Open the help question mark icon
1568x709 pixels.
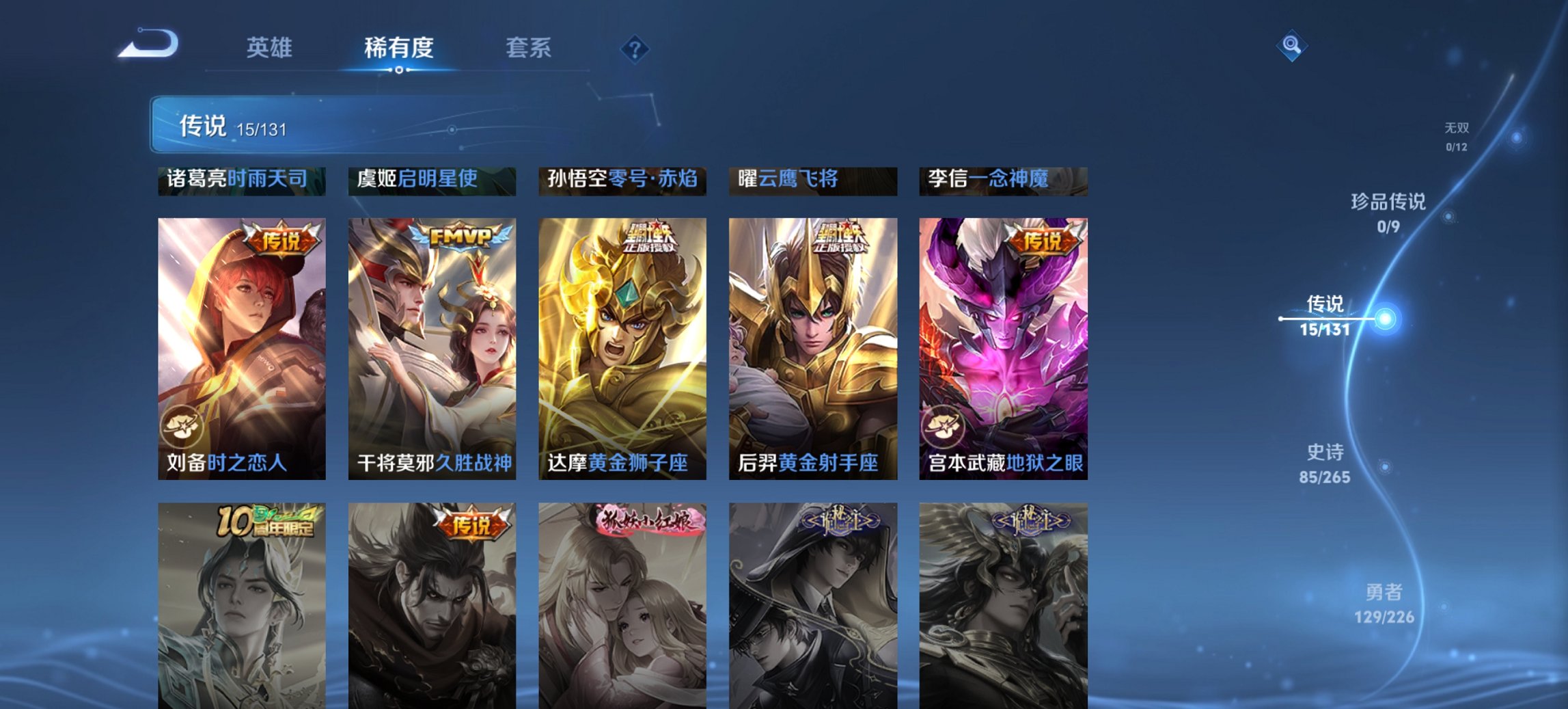click(x=635, y=47)
